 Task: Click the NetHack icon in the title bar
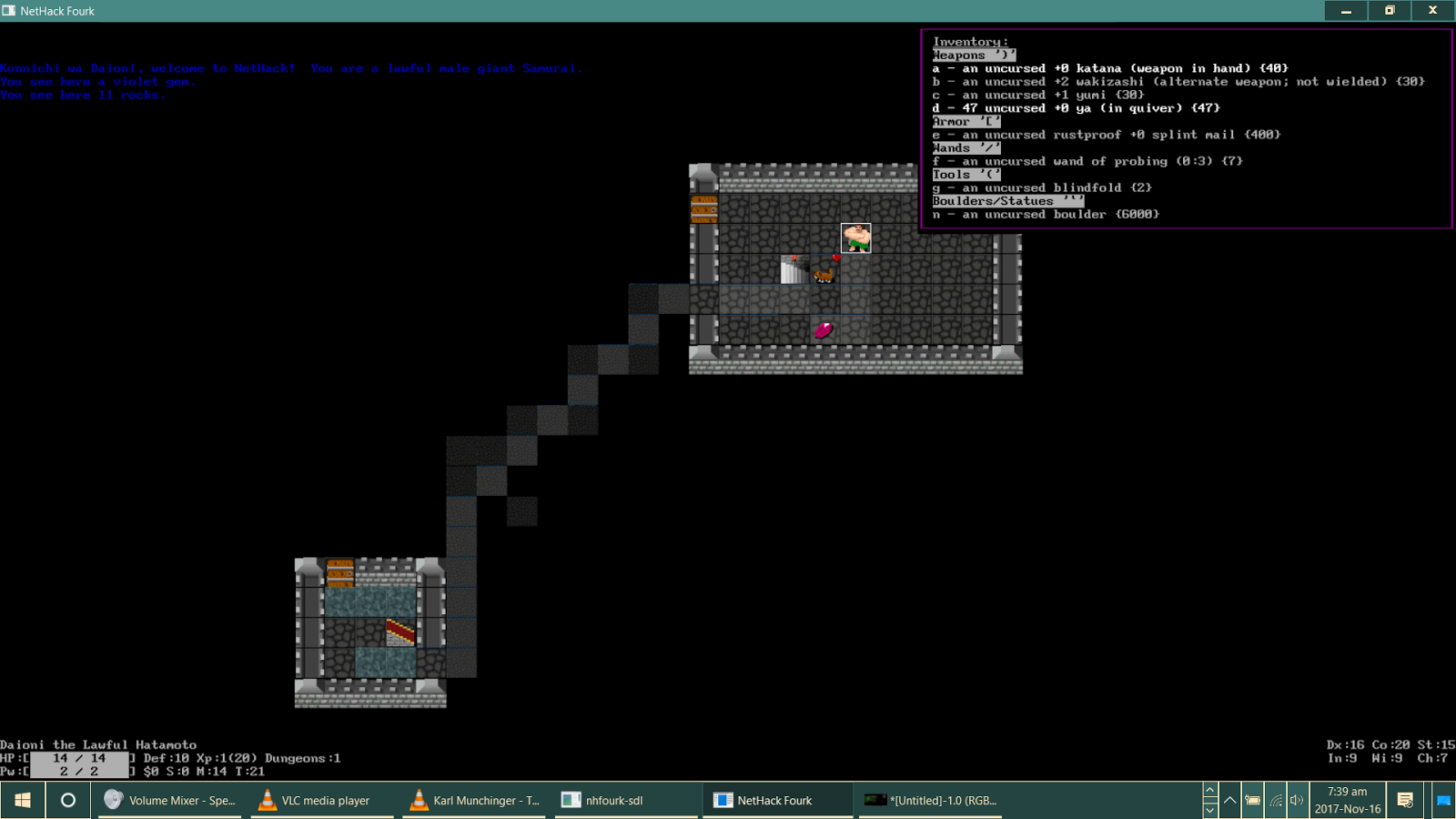point(9,10)
